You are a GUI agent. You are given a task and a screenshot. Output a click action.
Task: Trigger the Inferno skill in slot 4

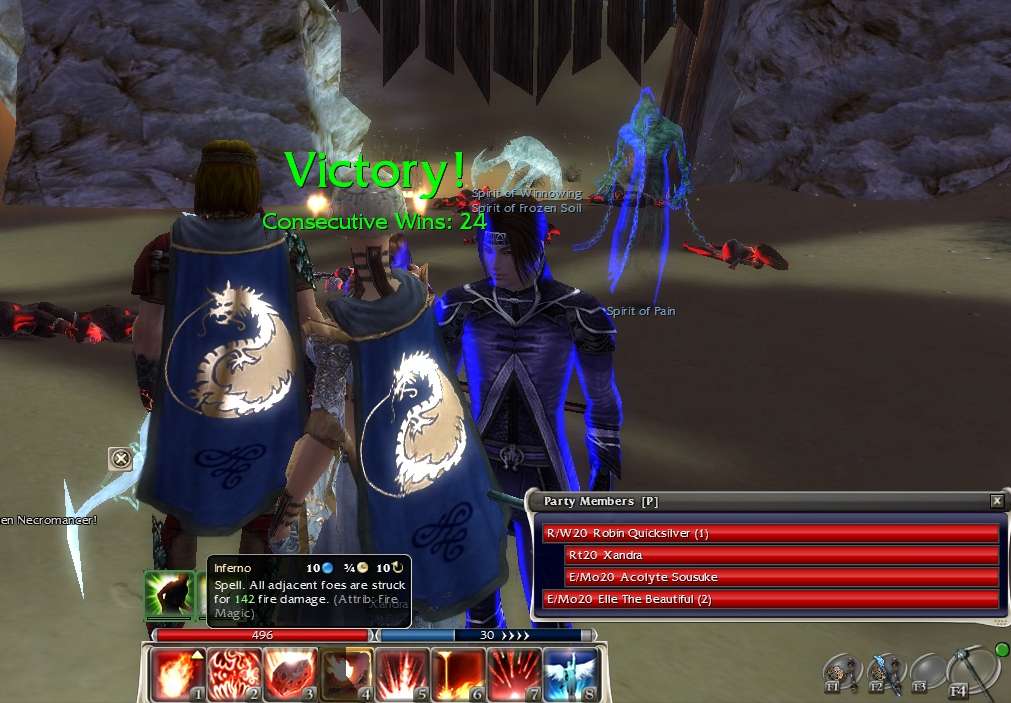(x=346, y=675)
